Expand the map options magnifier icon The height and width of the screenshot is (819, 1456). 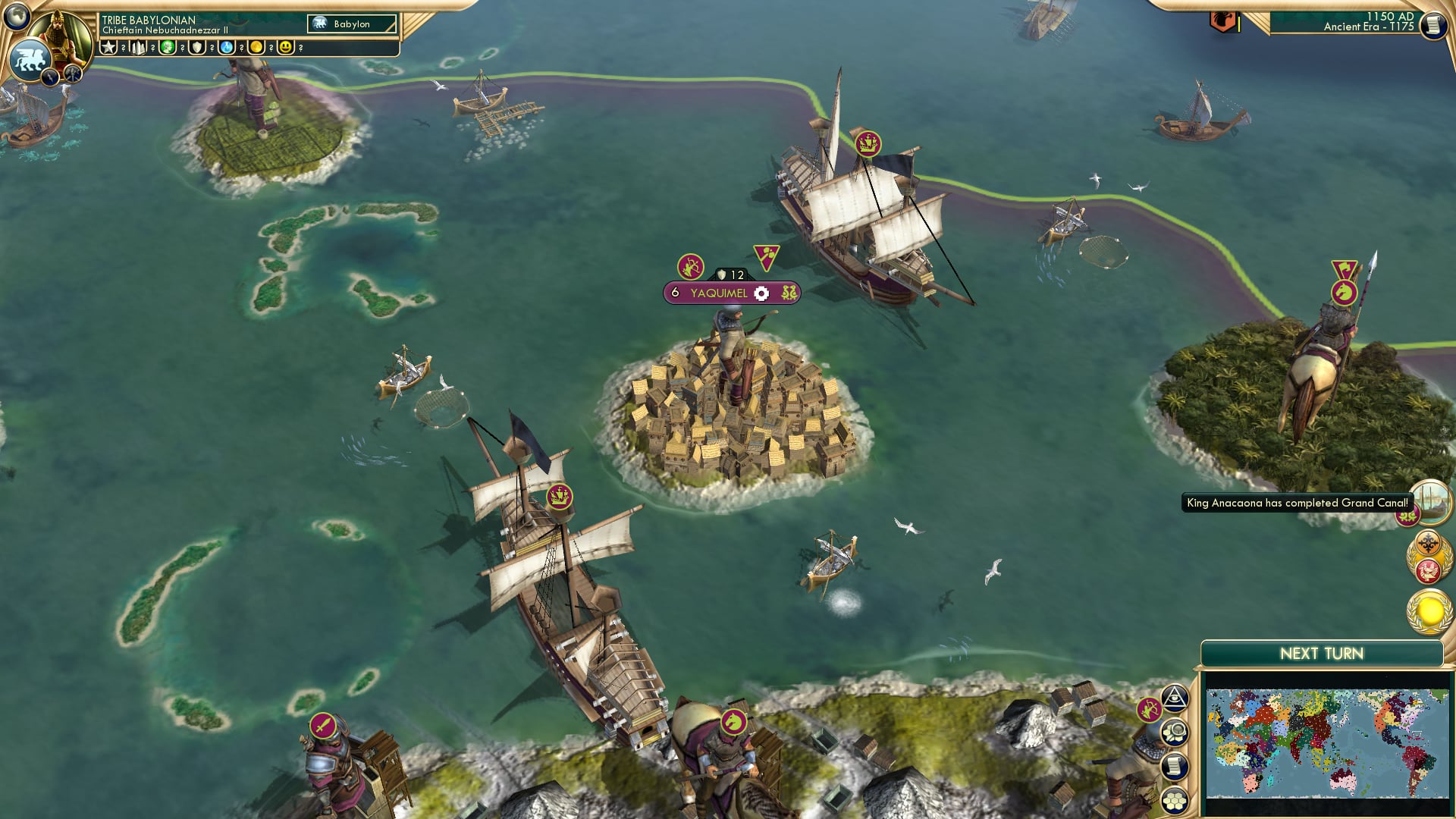[x=1174, y=732]
